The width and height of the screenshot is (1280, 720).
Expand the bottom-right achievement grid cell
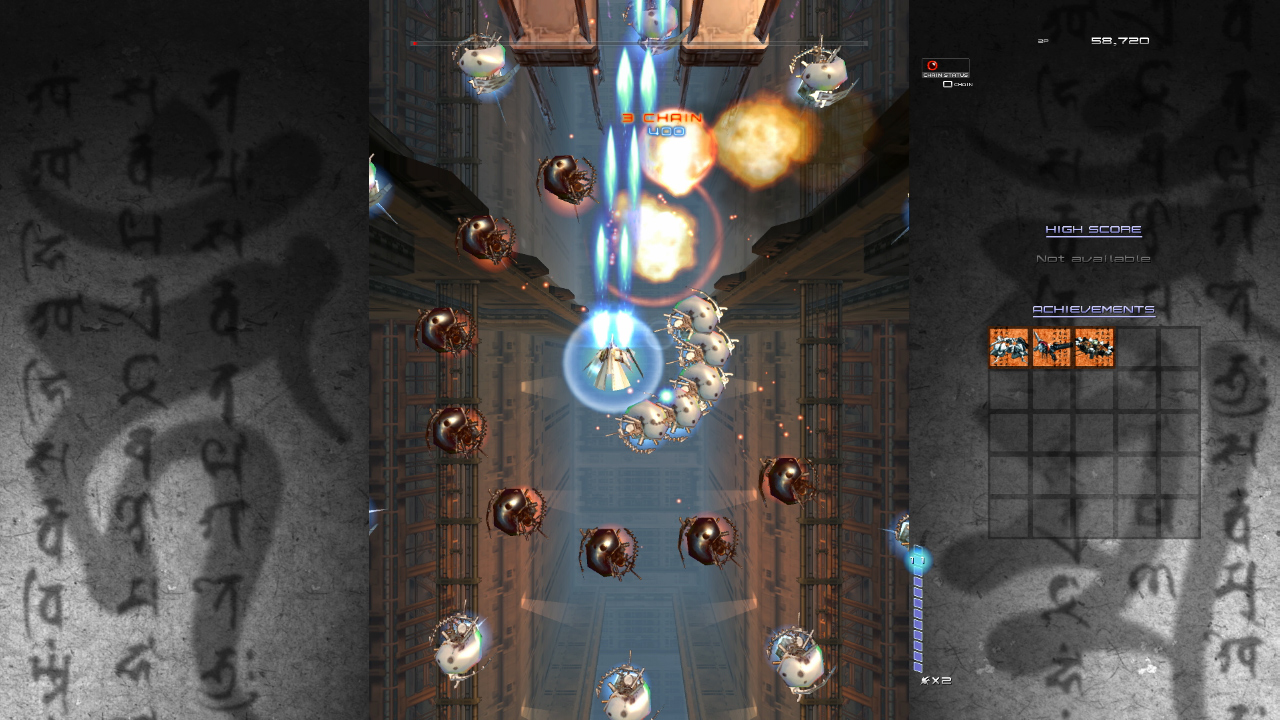(1178, 518)
